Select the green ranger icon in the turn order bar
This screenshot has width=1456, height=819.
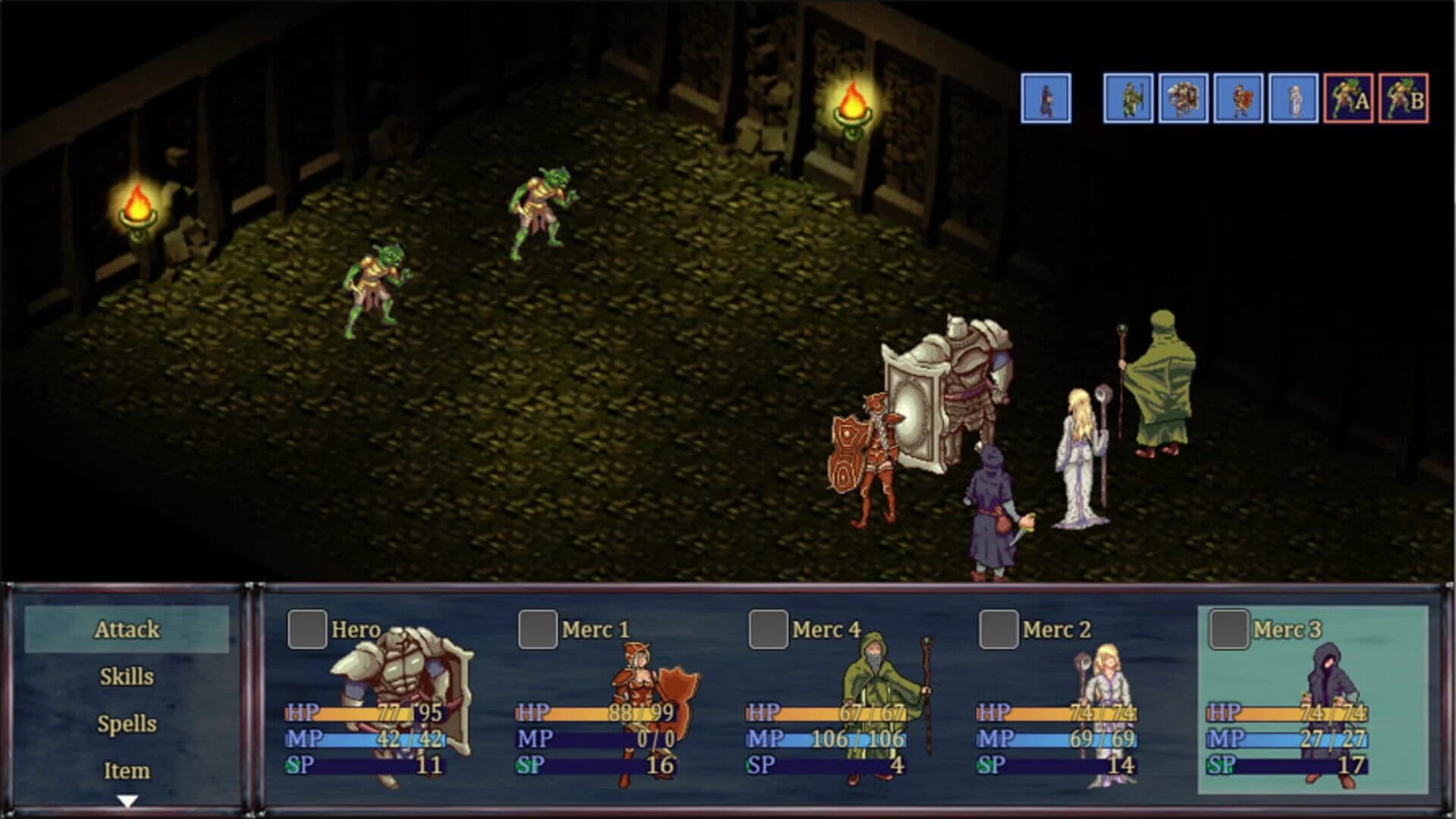[x=1127, y=99]
